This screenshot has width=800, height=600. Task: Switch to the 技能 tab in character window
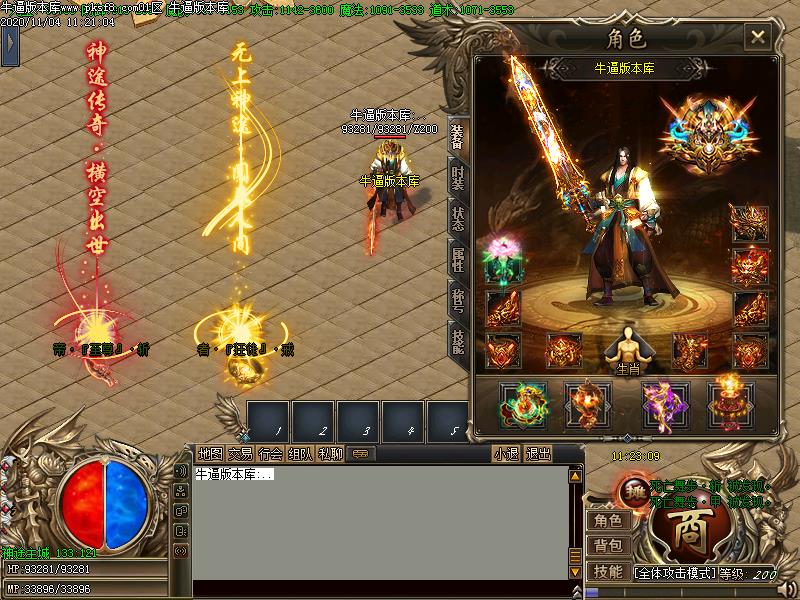tap(457, 341)
